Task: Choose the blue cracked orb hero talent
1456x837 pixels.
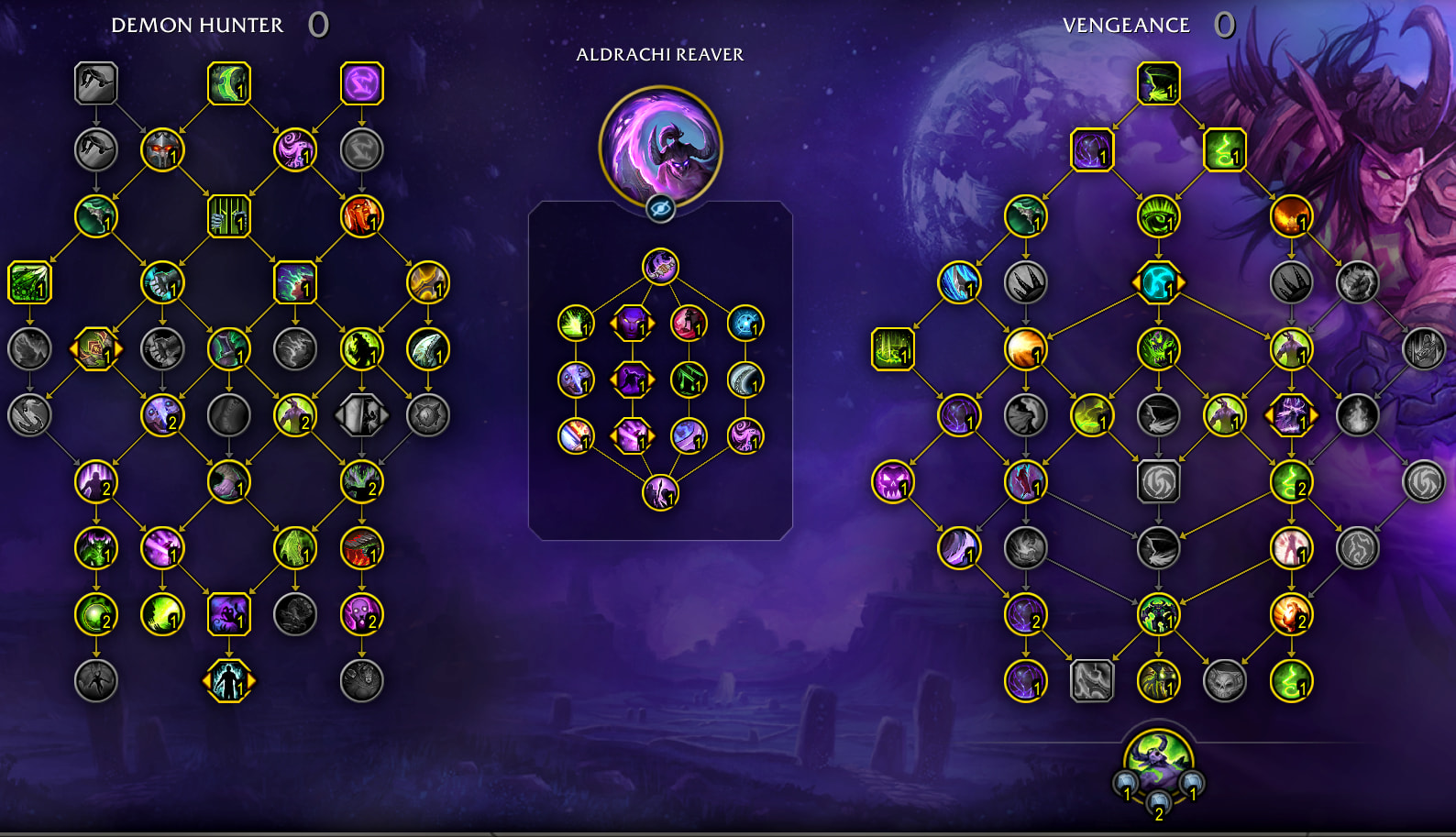Action: tap(745, 324)
